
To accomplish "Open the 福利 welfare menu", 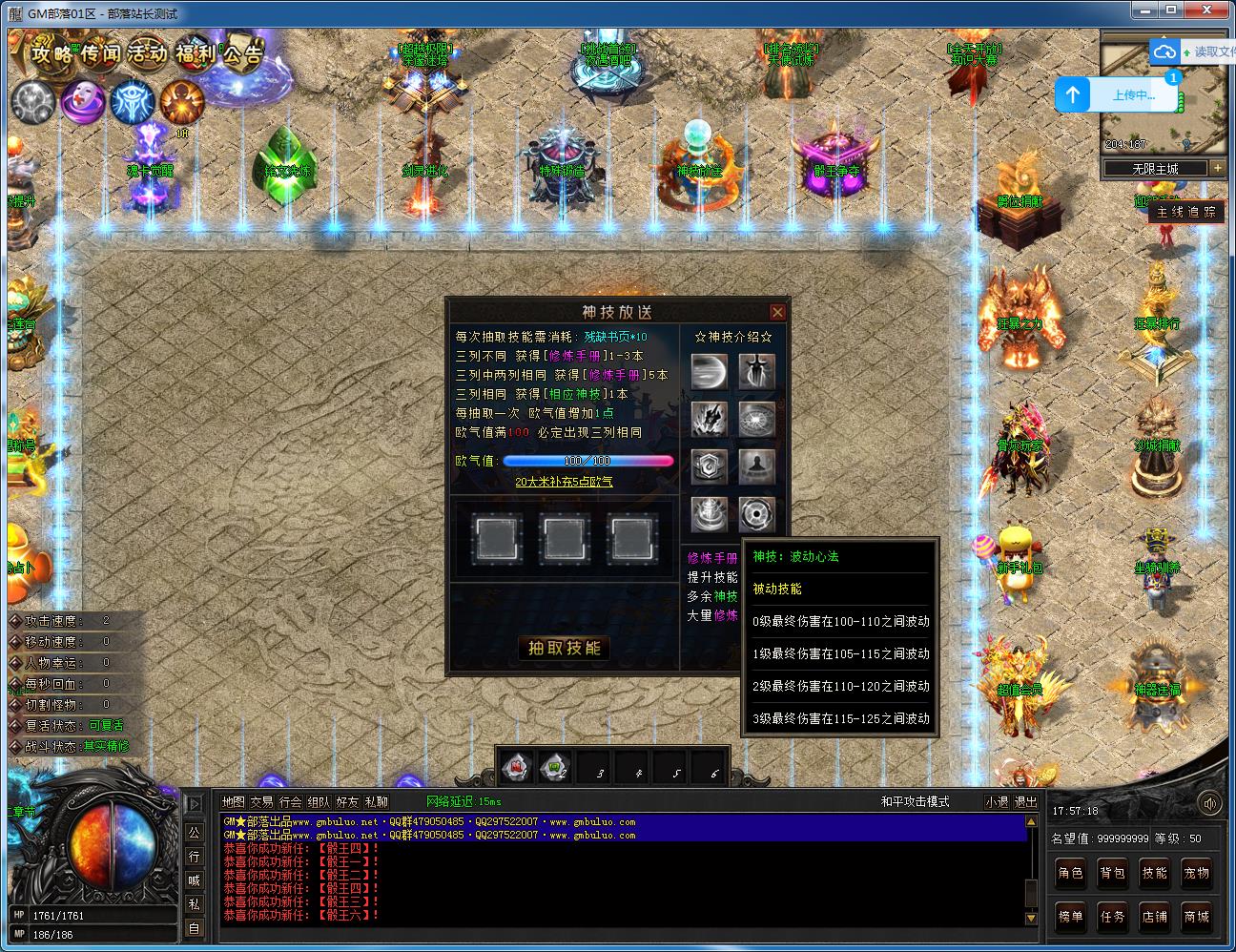I will point(195,53).
